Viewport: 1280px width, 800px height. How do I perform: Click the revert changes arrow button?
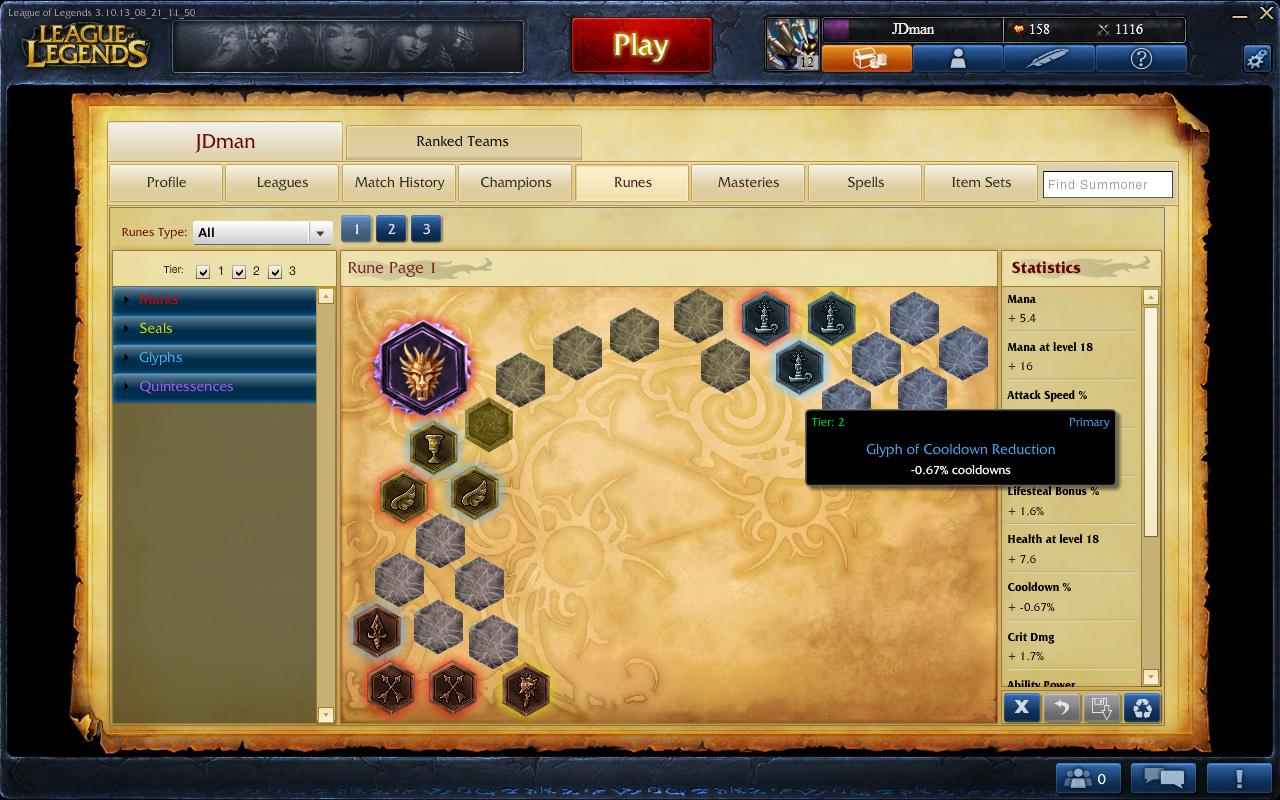tap(1061, 707)
